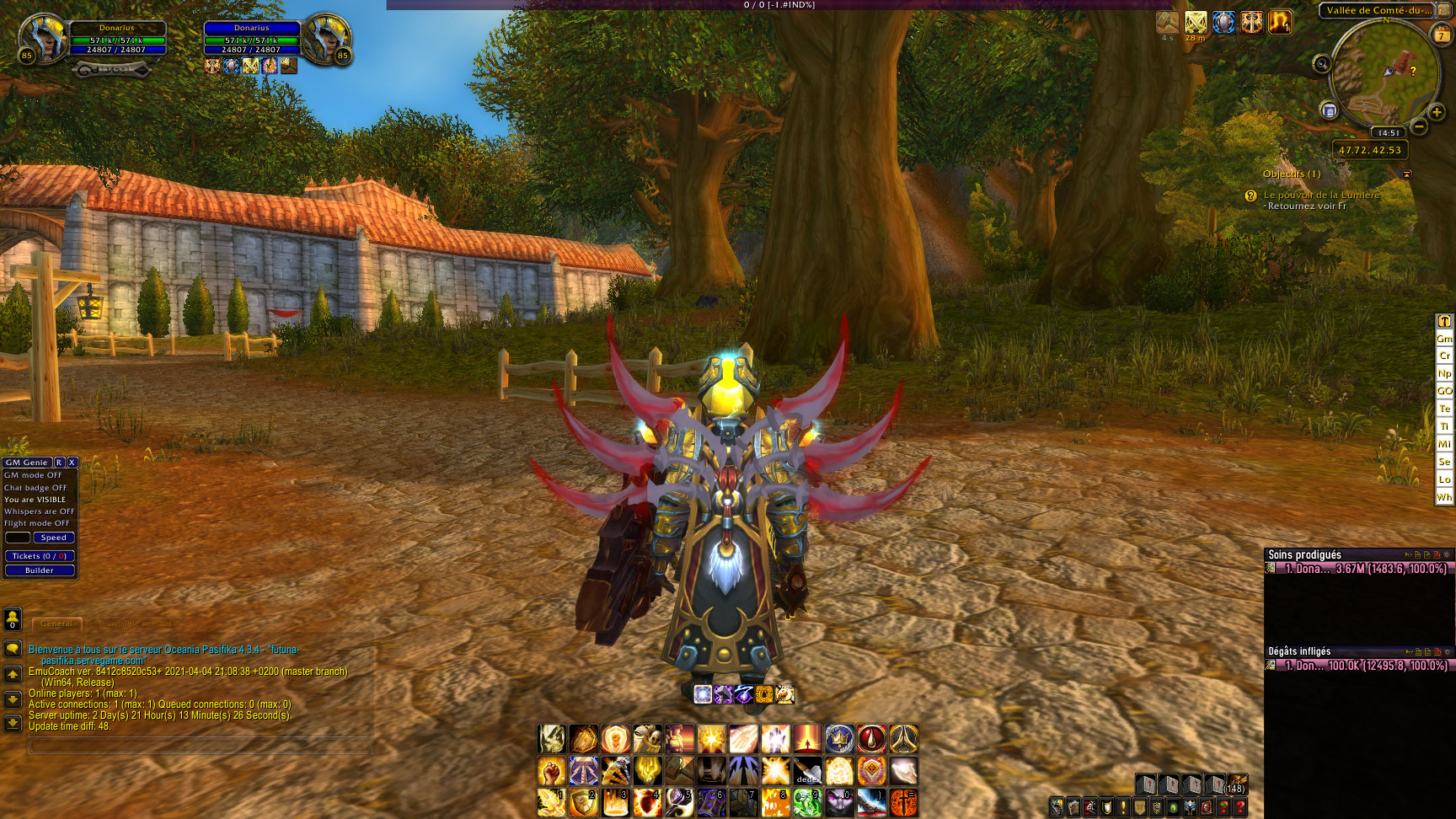This screenshot has width=1456, height=819.
Task: Open the GM Genie Builder
Action: point(40,570)
